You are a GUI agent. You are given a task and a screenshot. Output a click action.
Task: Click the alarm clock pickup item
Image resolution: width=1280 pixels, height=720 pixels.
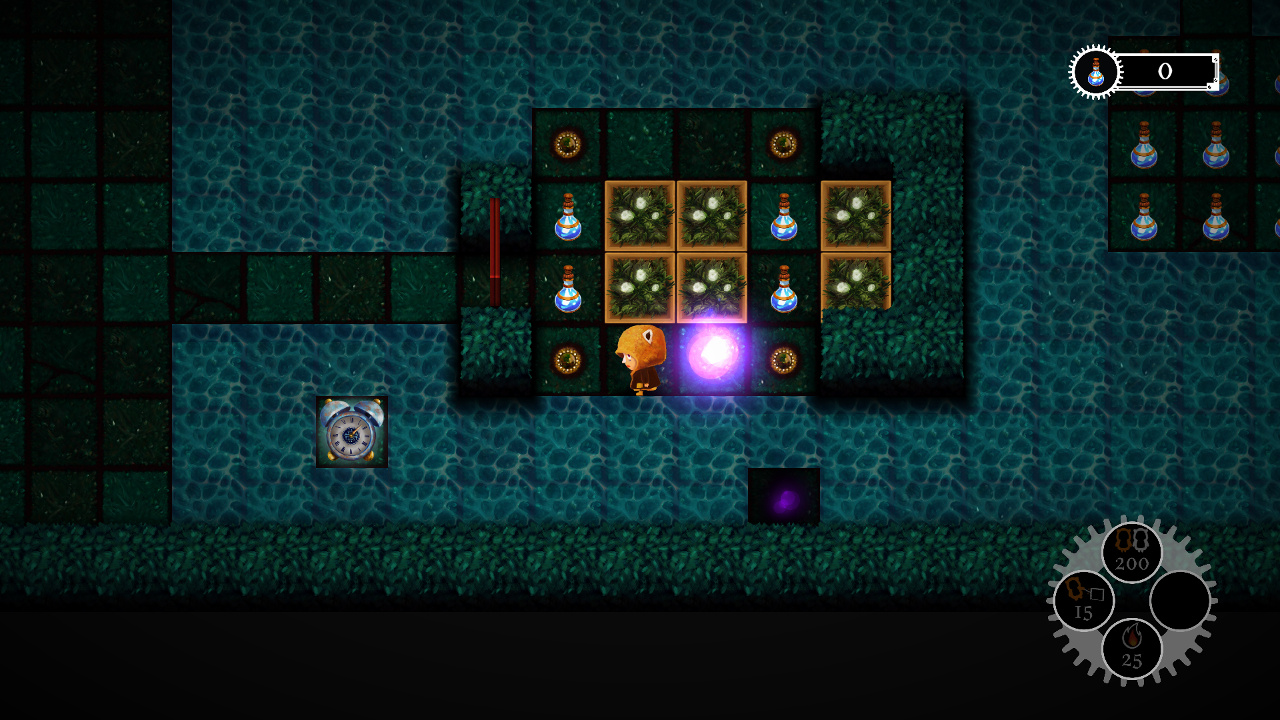pos(352,434)
